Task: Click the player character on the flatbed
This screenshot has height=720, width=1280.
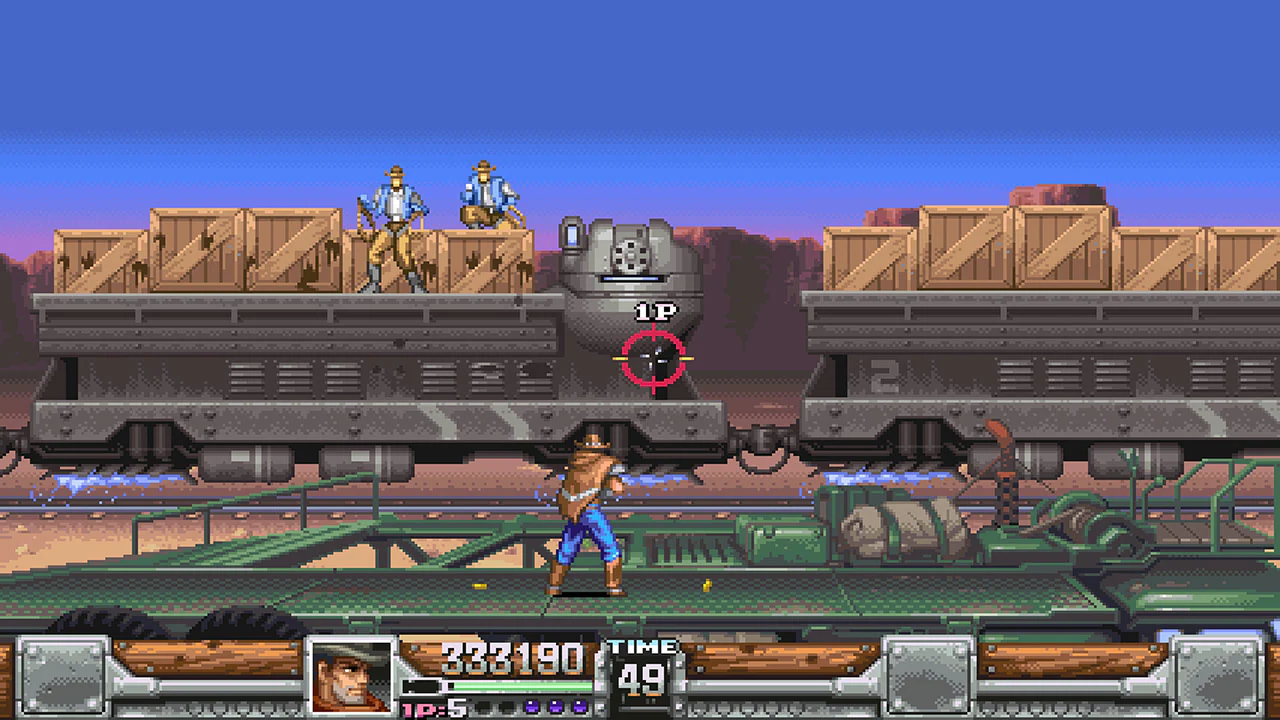Action: pos(590,510)
